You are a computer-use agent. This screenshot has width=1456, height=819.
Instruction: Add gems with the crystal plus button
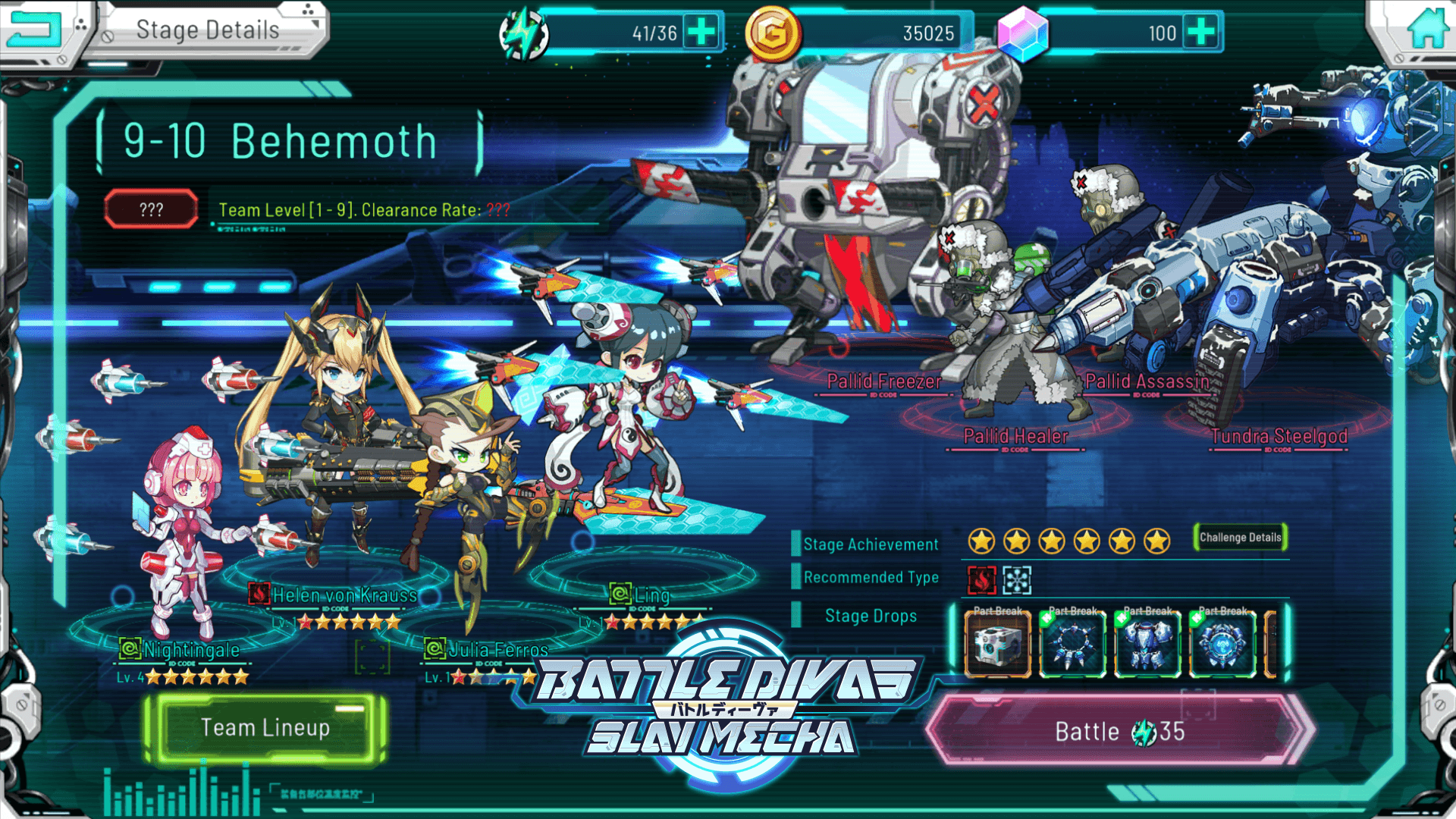1201,32
